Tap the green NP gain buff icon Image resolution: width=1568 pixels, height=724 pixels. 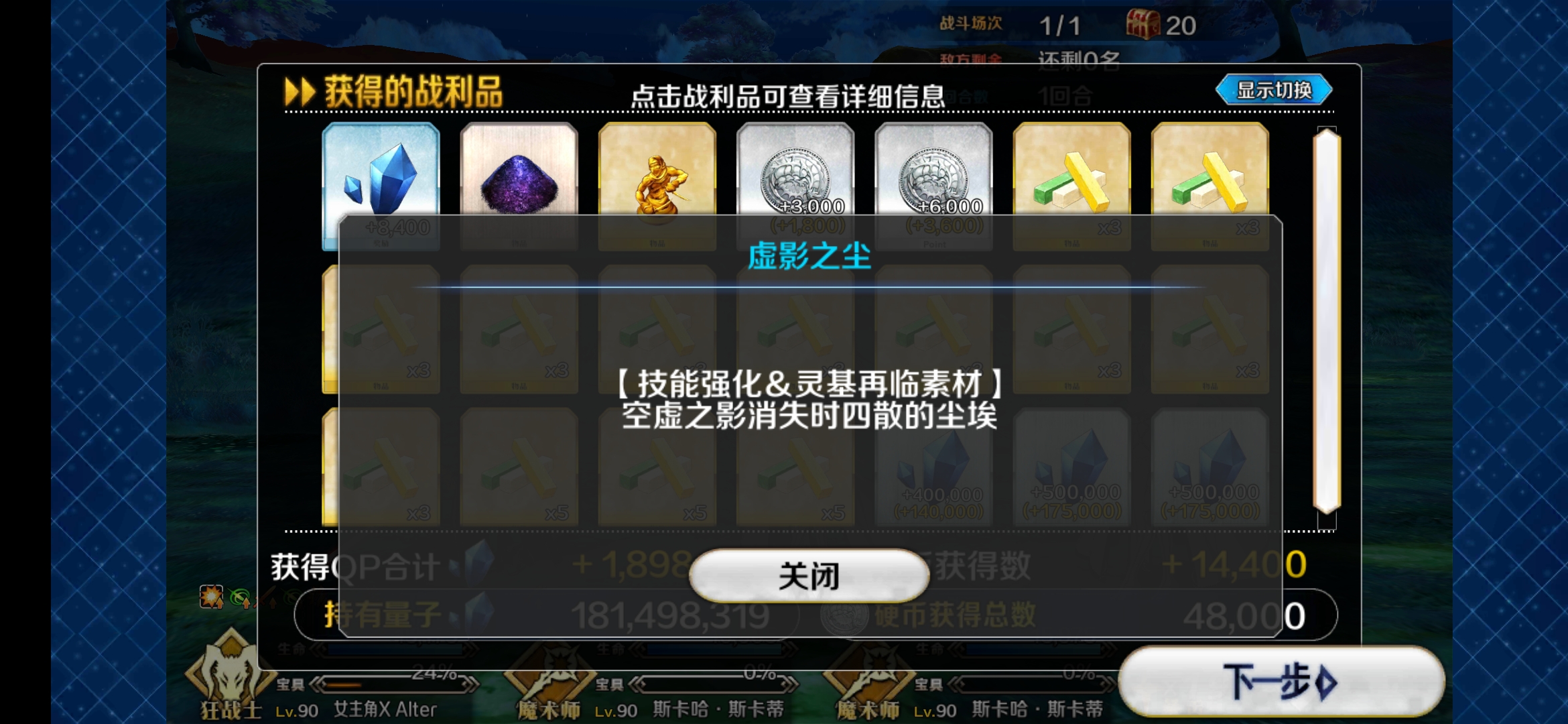[240, 595]
